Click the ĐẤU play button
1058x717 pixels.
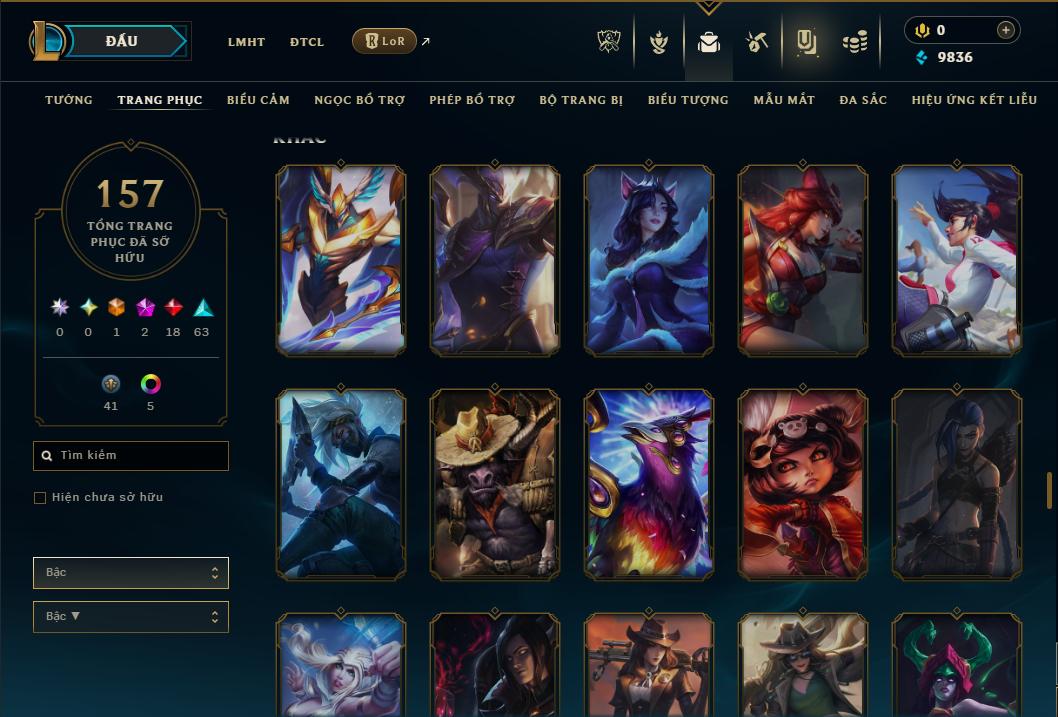[x=121, y=41]
